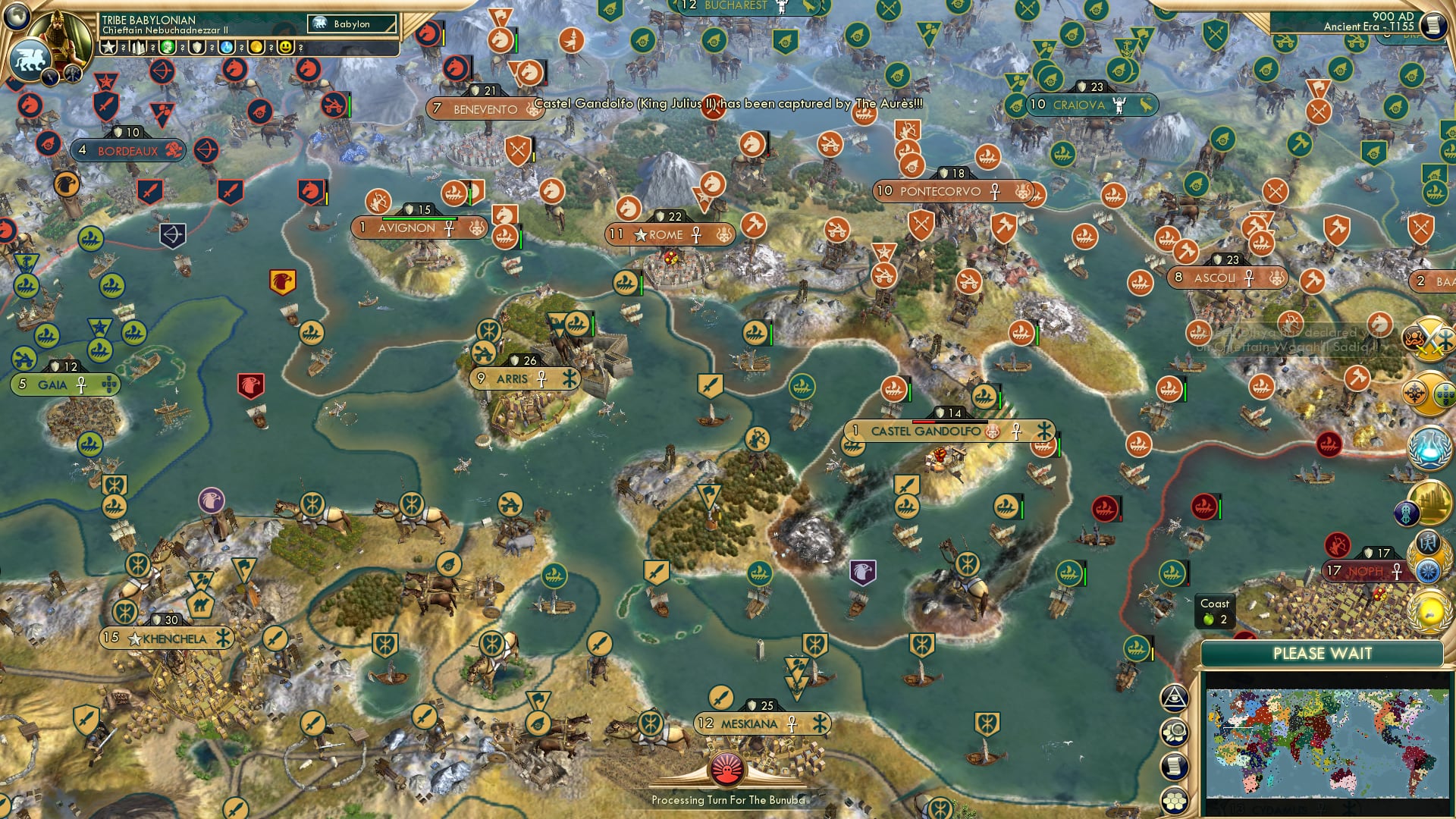Open the score question-mark details
The height and width of the screenshot is (819, 1456).
tap(123, 47)
